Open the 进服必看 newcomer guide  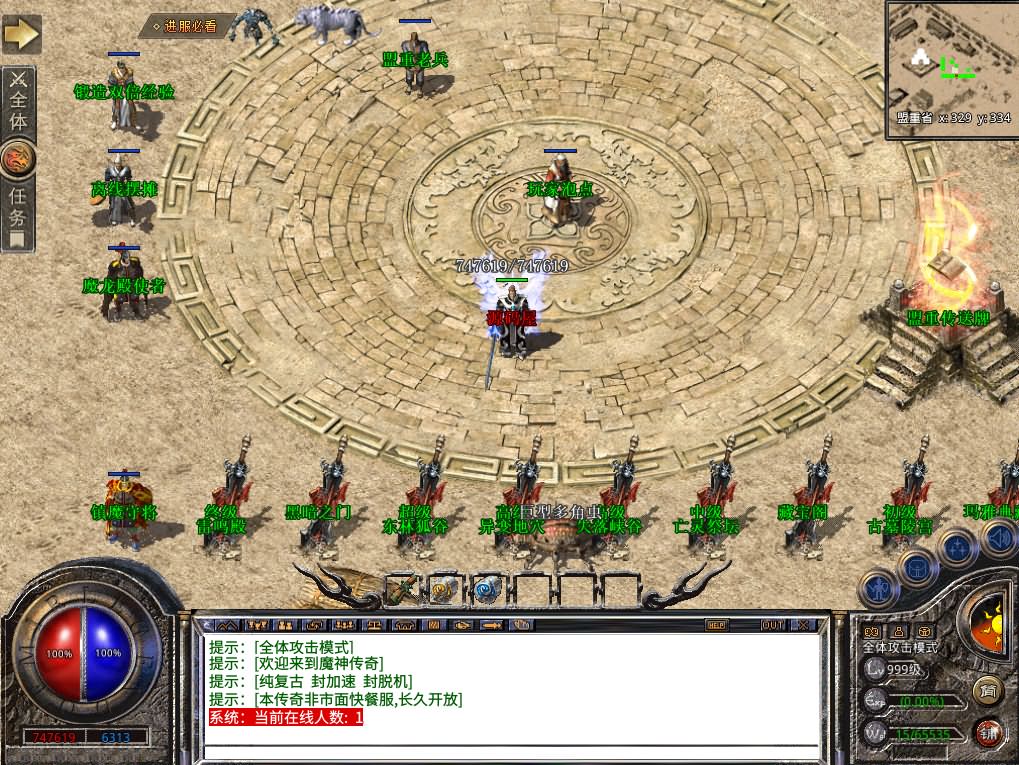188,26
